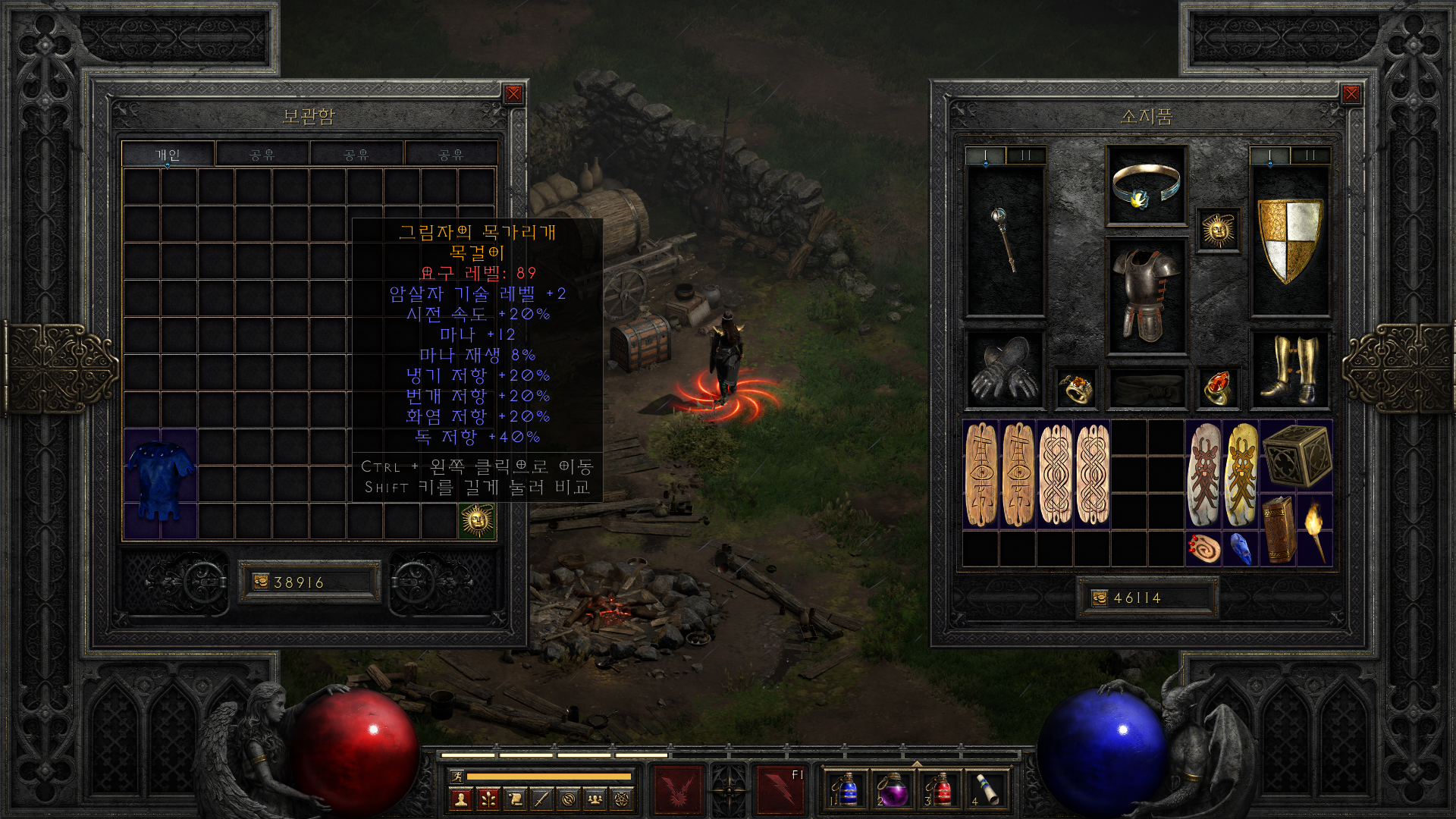This screenshot has height=819, width=1456.
Task: Open the character sheet from the mini menu
Action: click(460, 799)
